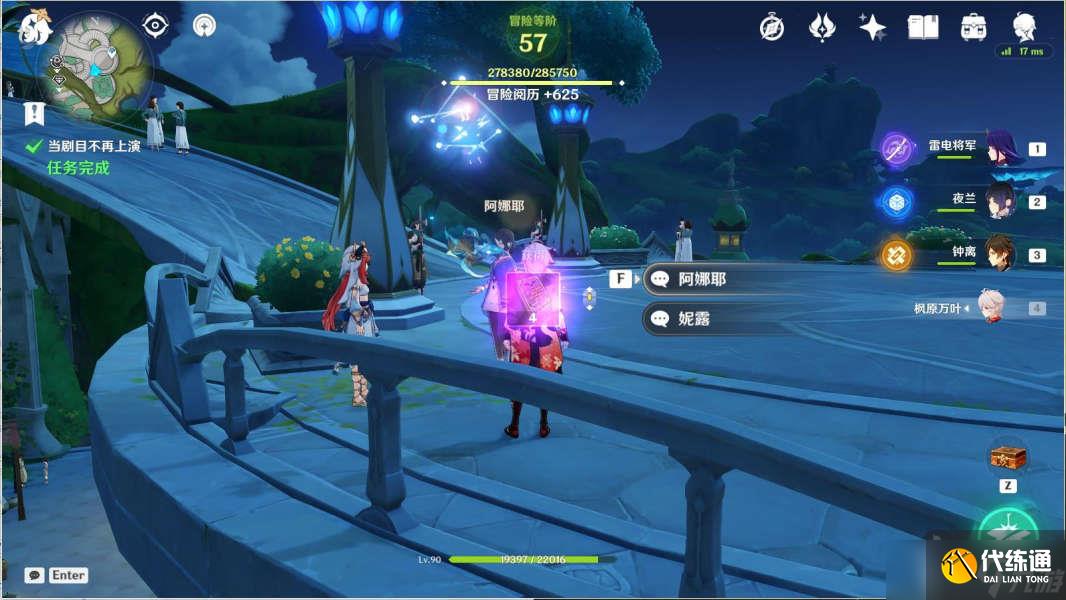The image size is (1066, 600).
Task: Switch to party member 雷电将军
Action: click(x=1000, y=148)
